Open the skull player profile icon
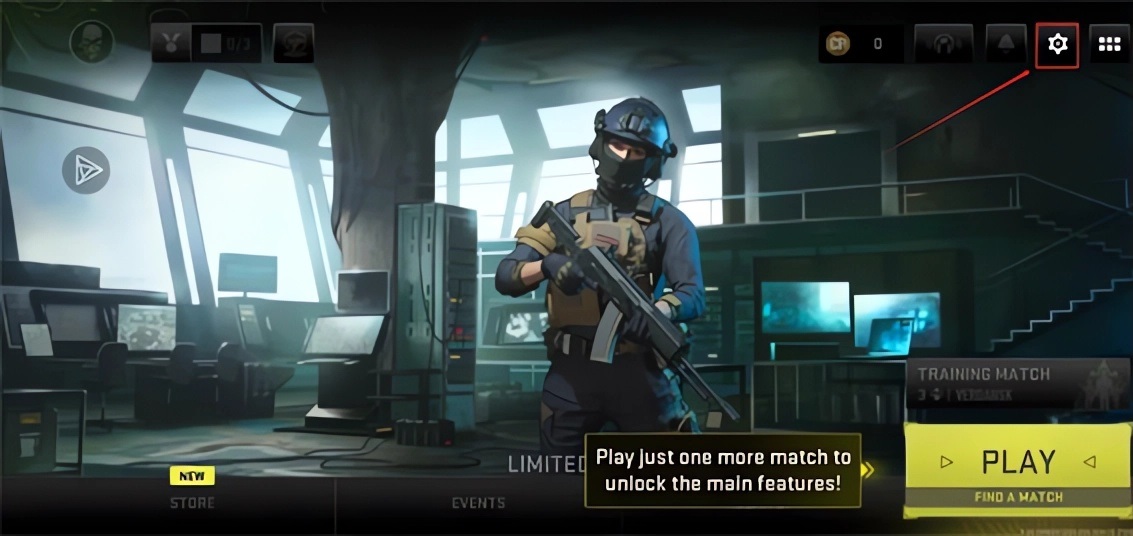 tap(91, 42)
